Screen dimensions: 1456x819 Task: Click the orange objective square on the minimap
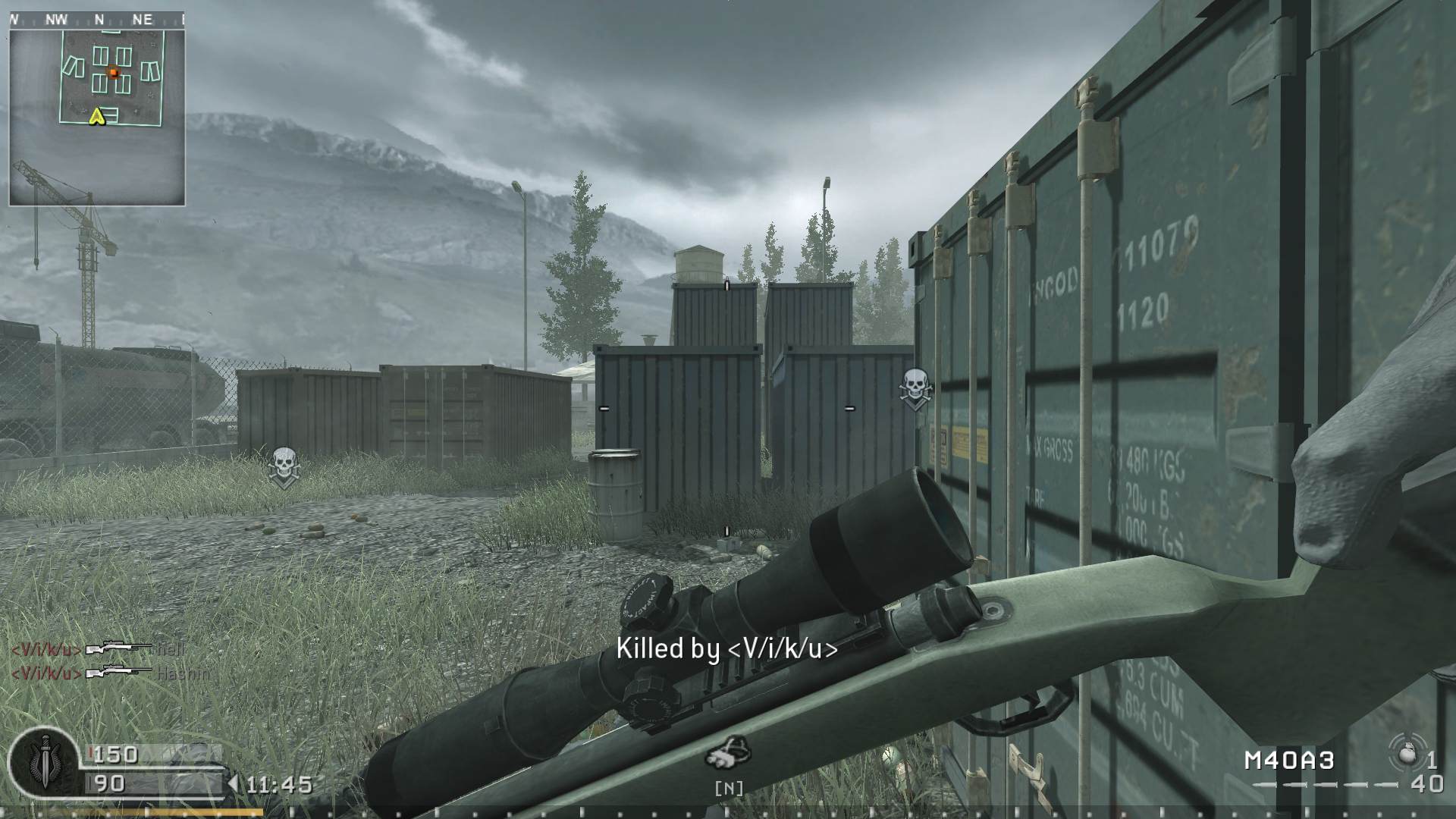point(115,71)
